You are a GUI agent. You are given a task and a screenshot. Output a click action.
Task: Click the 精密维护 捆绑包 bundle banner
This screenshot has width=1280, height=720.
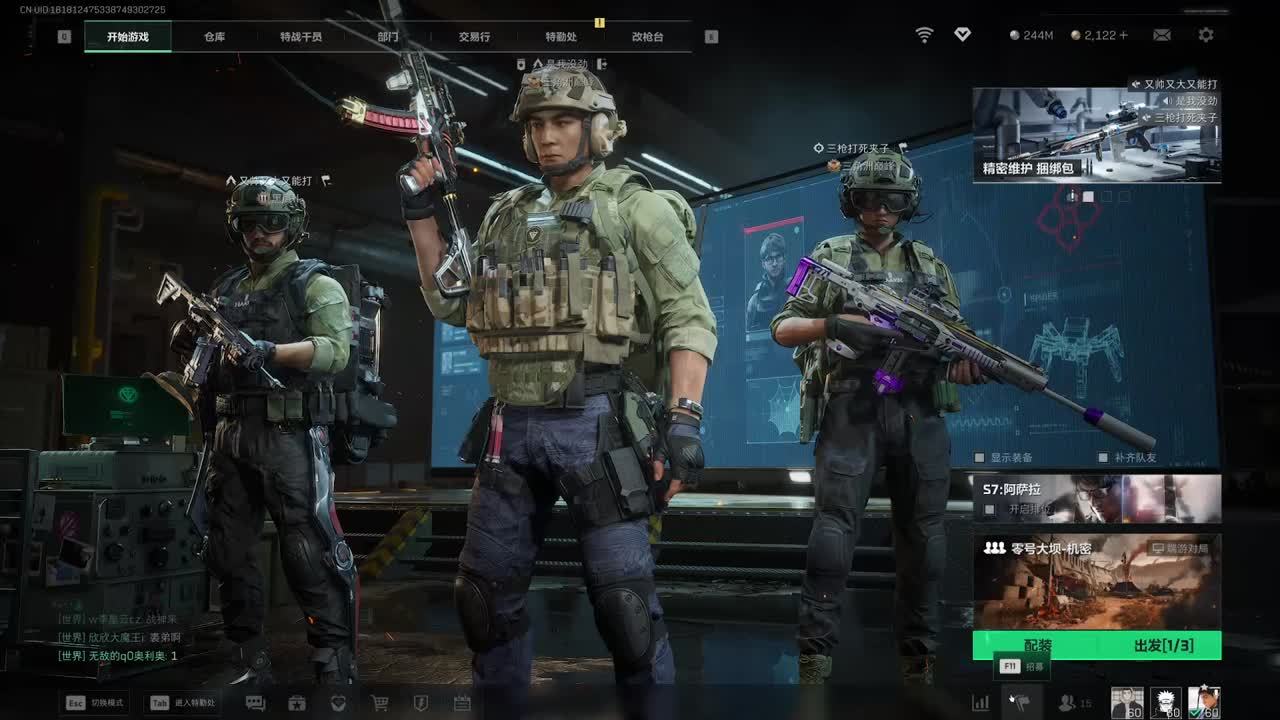(x=1096, y=135)
